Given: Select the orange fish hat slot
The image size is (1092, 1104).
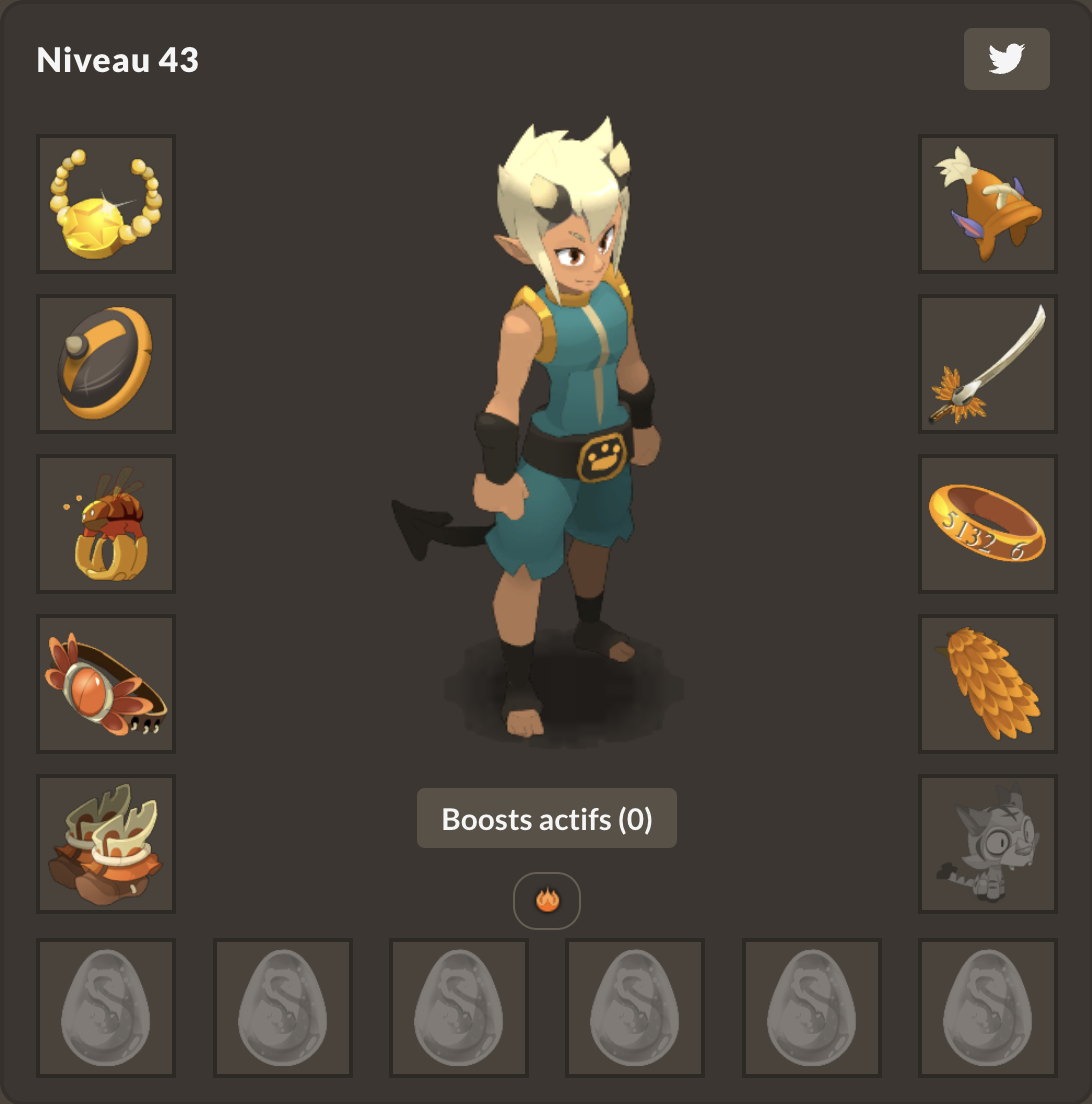Looking at the screenshot, I should point(988,204).
